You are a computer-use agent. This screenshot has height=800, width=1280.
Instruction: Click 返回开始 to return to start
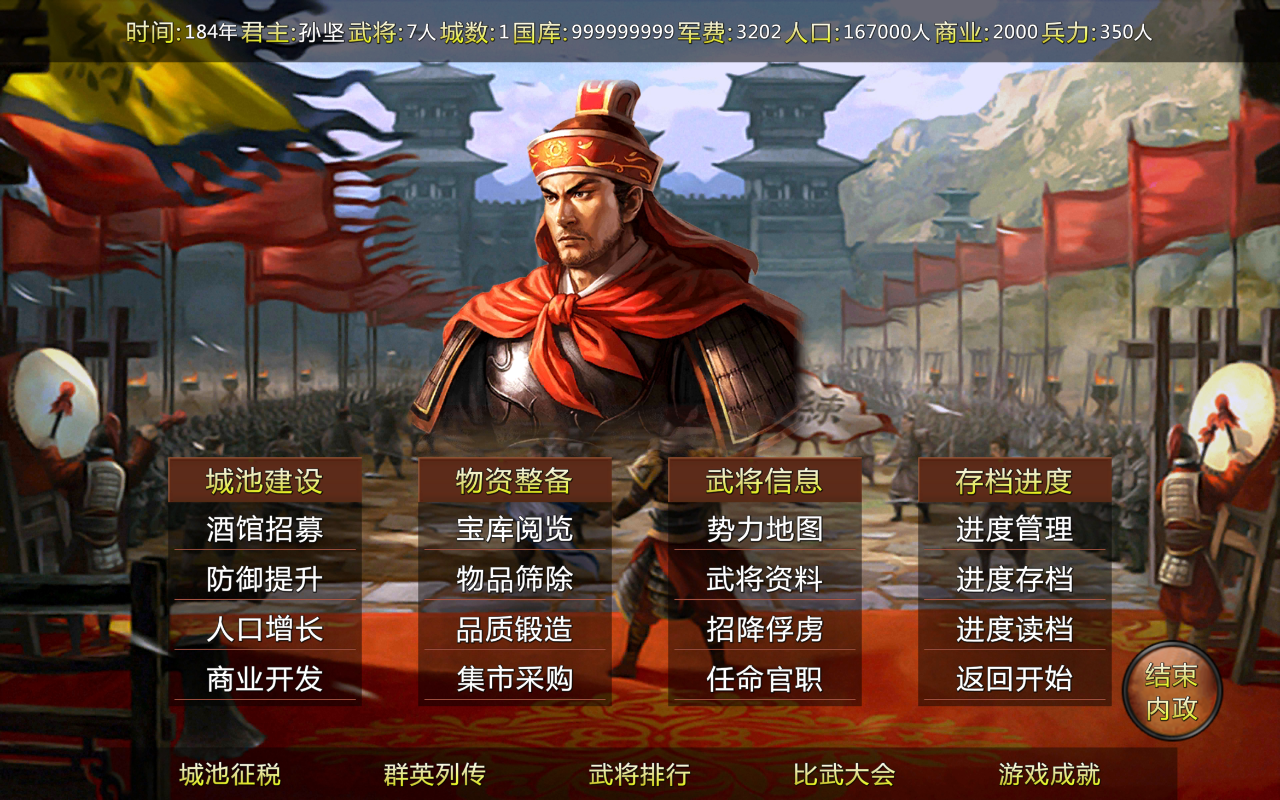coord(1013,681)
